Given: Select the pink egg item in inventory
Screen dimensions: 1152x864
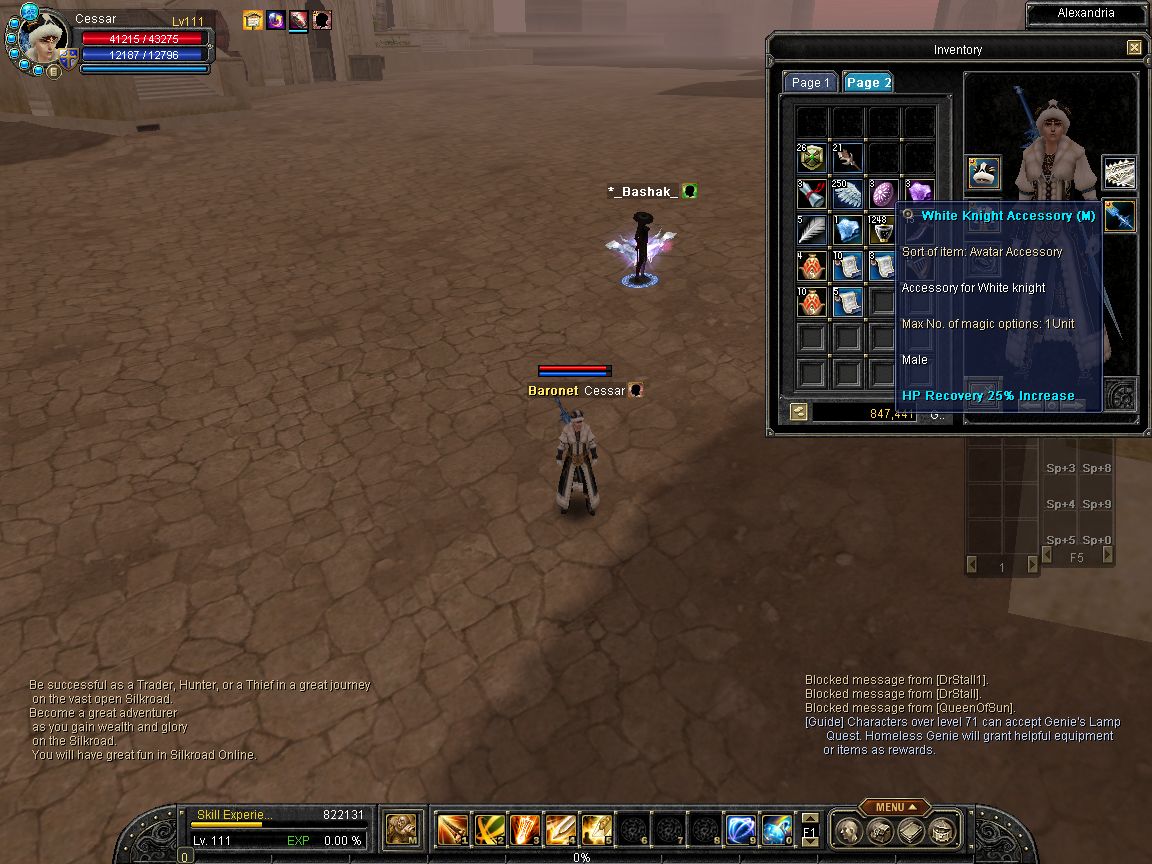Looking at the screenshot, I should coord(884,194).
